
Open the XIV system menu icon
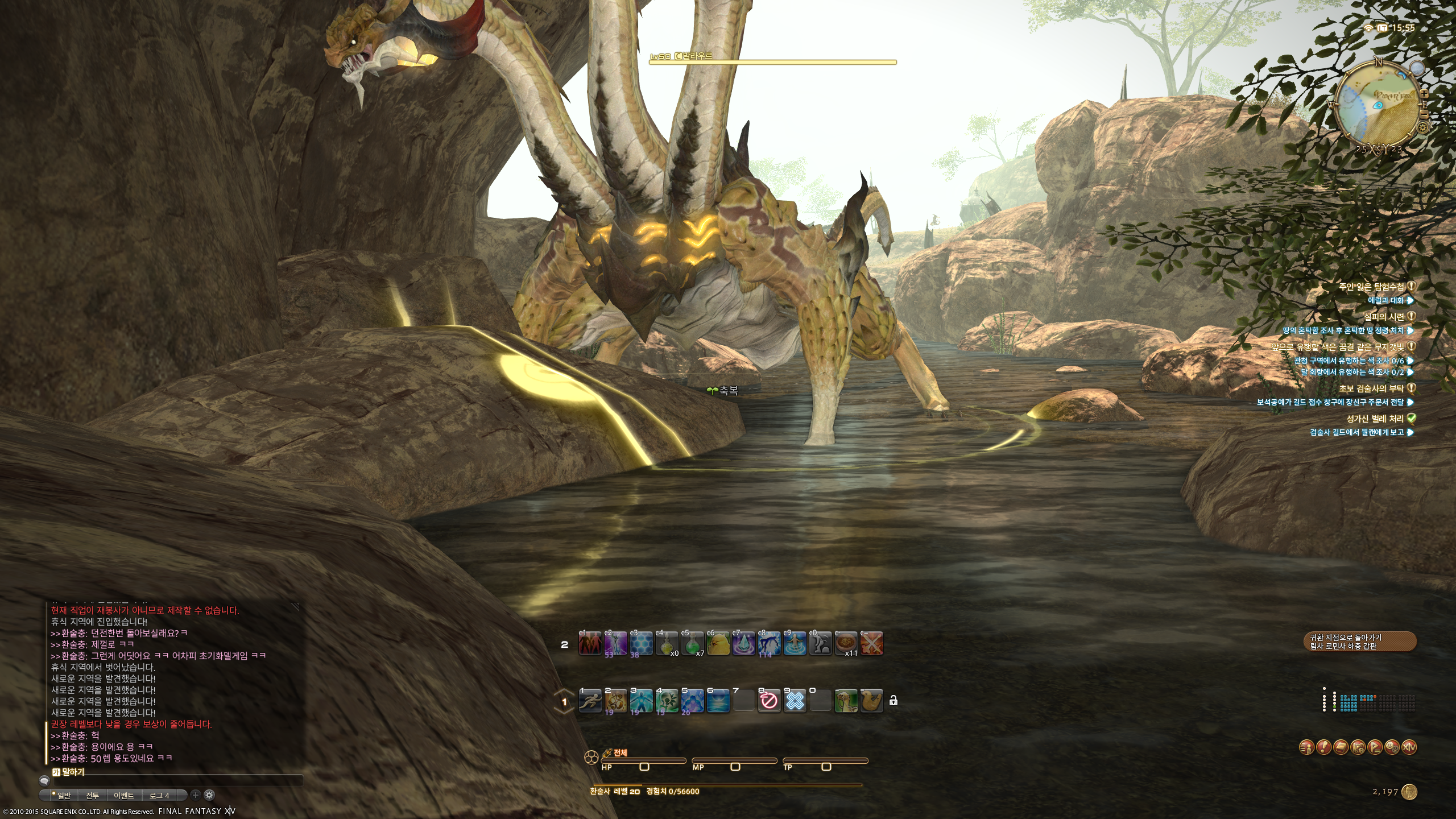pyautogui.click(x=1409, y=747)
